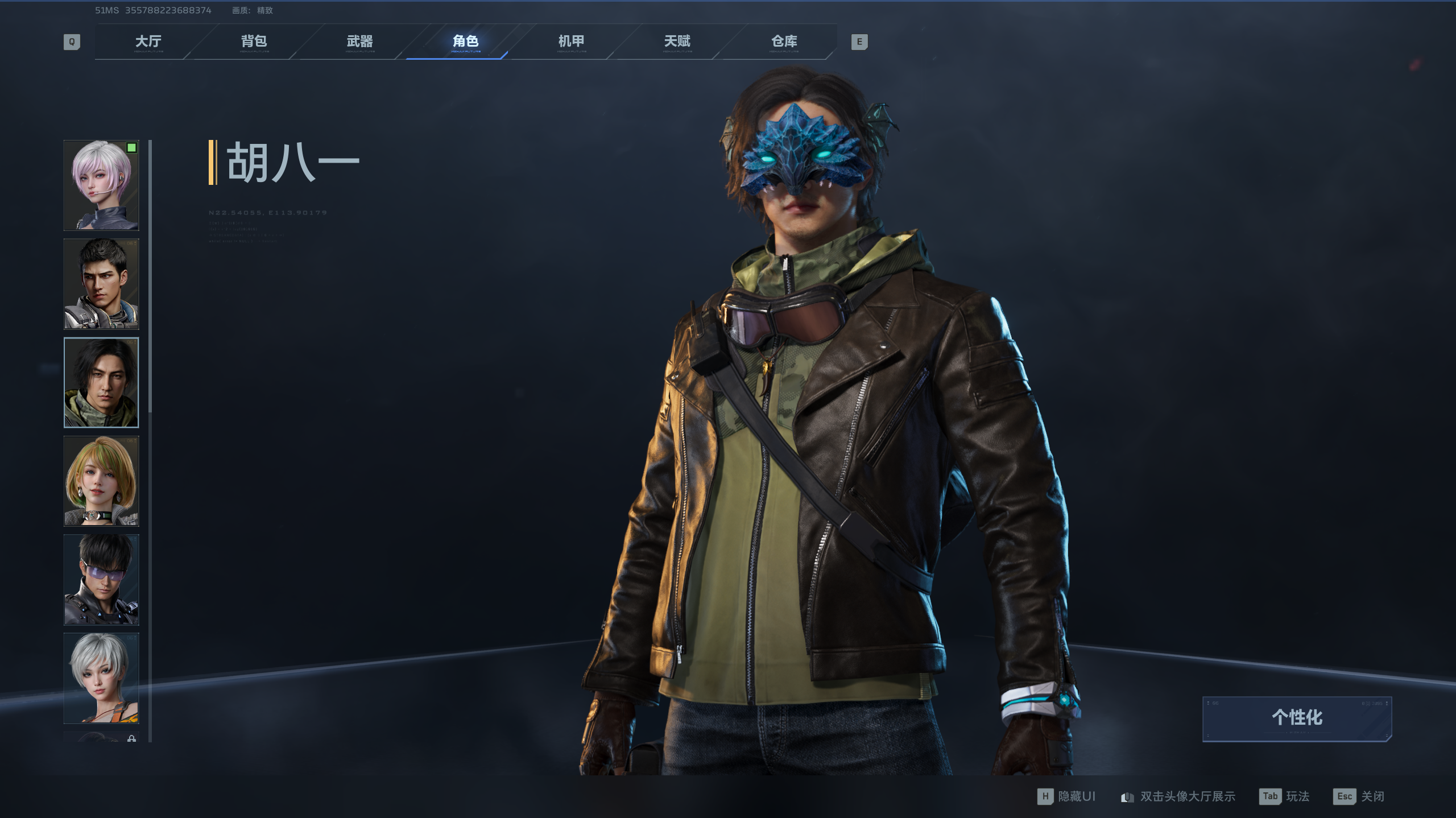This screenshot has width=1456, height=818.
Task: Open the 玩法 gameplay modes option
Action: point(1285,796)
